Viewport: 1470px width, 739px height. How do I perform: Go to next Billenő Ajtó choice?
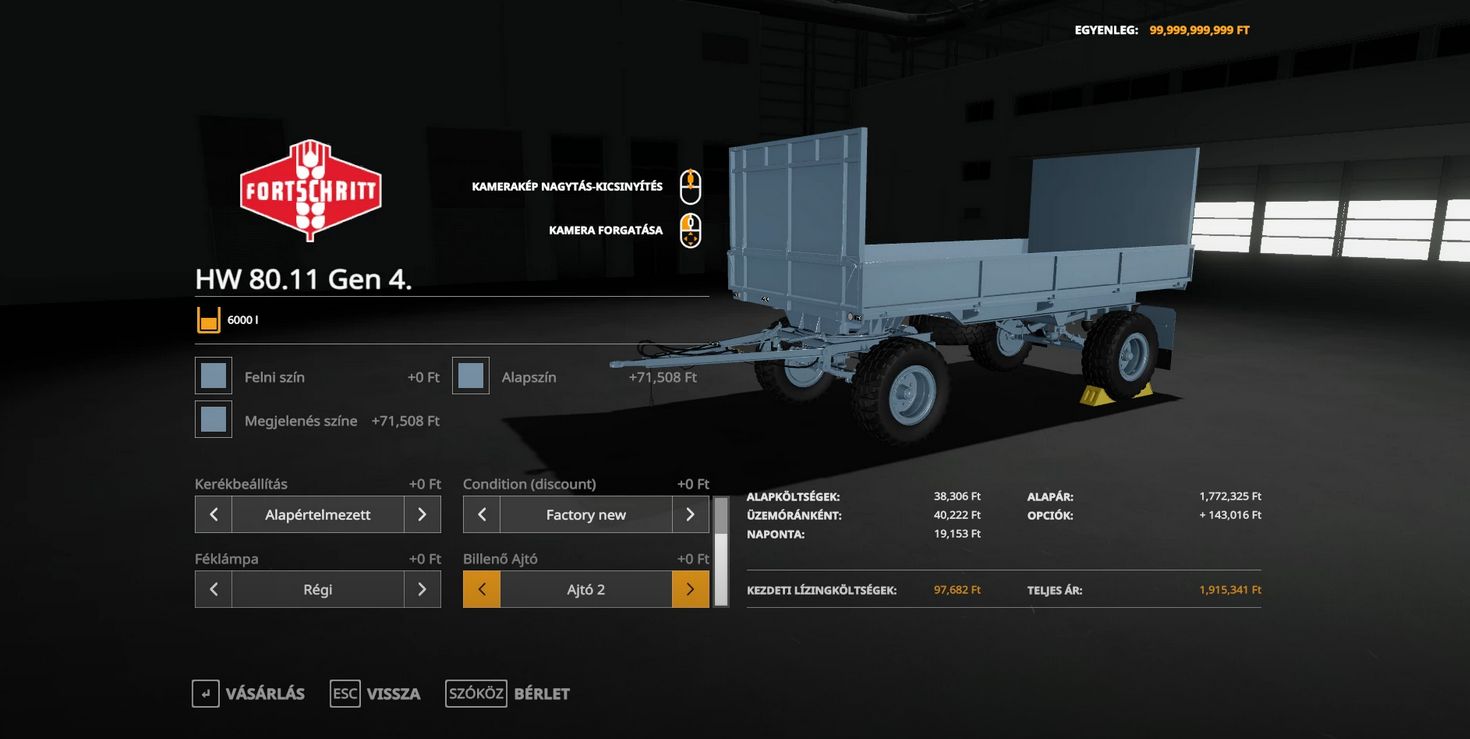(x=690, y=590)
